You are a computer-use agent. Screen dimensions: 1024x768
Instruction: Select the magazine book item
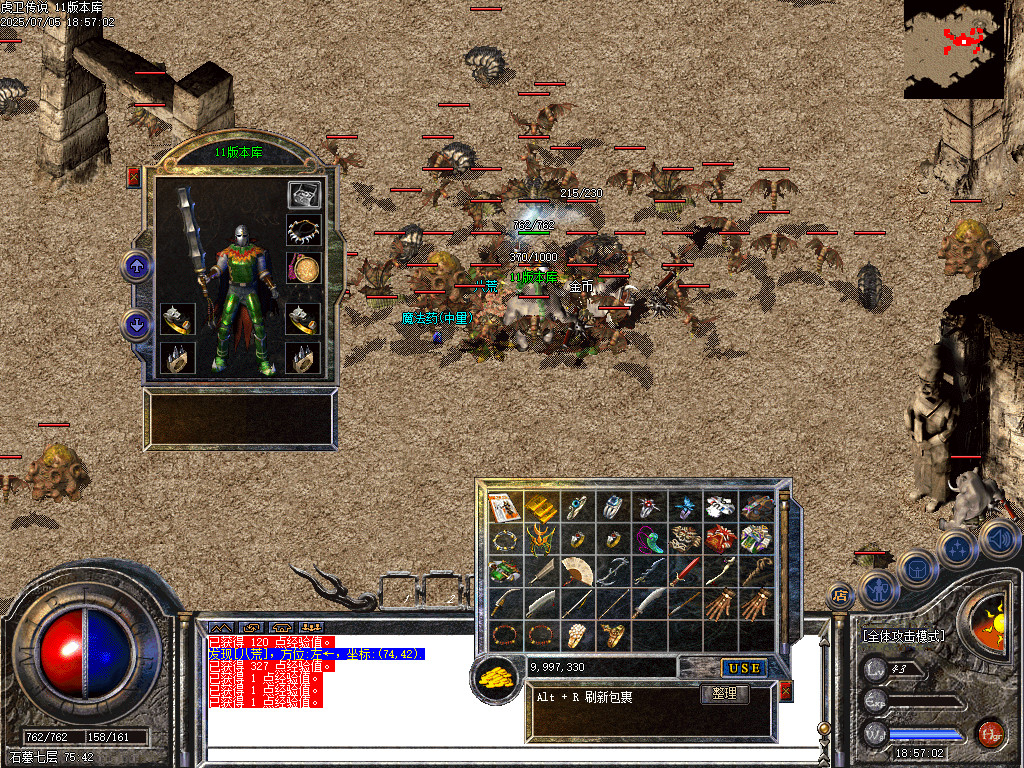[505, 507]
